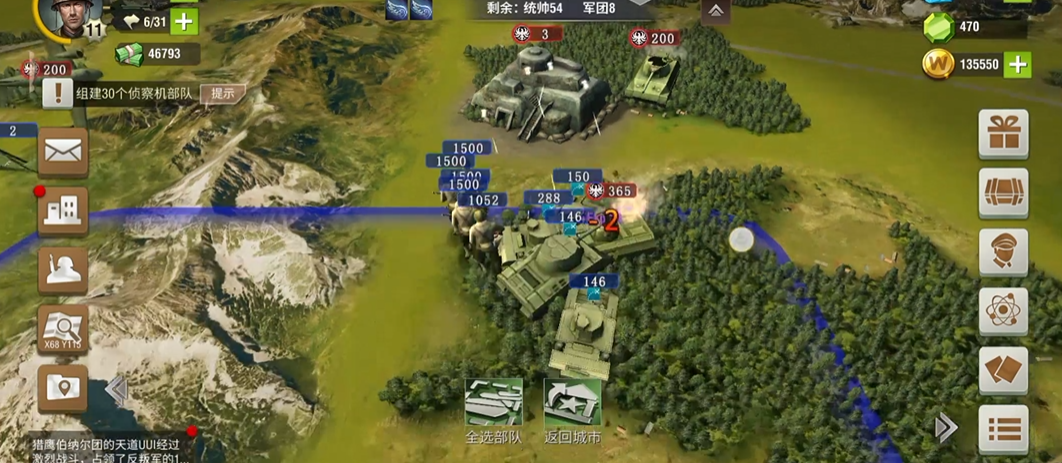This screenshot has width=1062, height=463.
Task: Open the map coordinate search
Action: click(62, 328)
